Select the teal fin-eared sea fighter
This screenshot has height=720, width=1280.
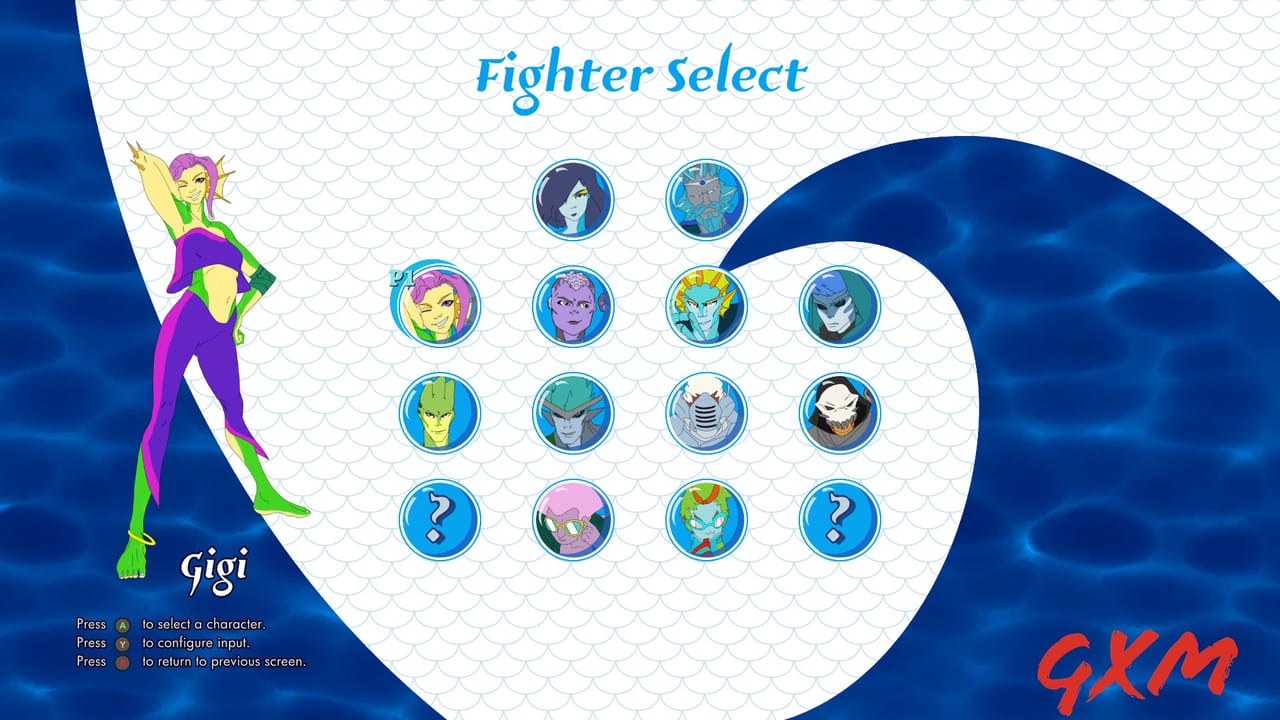click(x=571, y=417)
